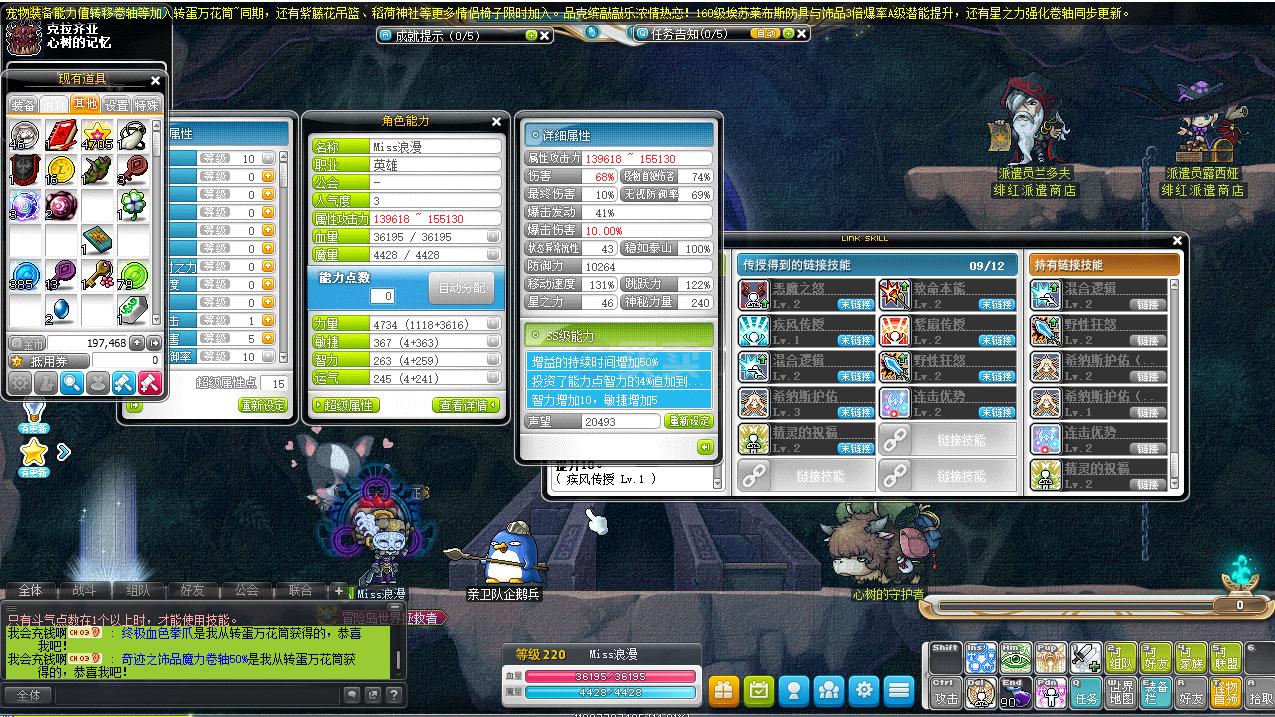The height and width of the screenshot is (717, 1275).
Task: Pick the four-leaf clover item
Action: [x=133, y=206]
